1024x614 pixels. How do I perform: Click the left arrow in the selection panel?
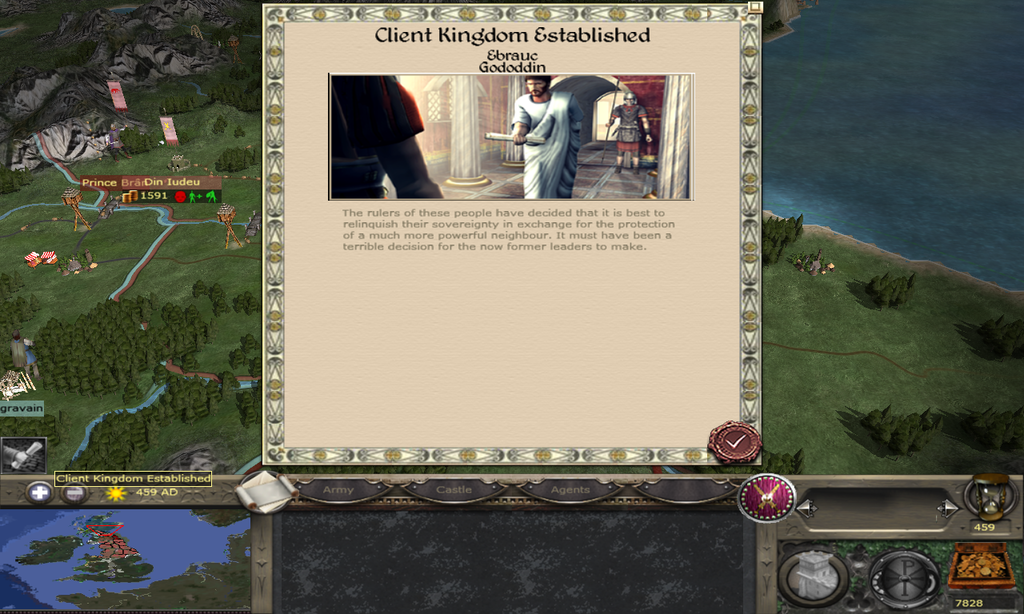806,509
